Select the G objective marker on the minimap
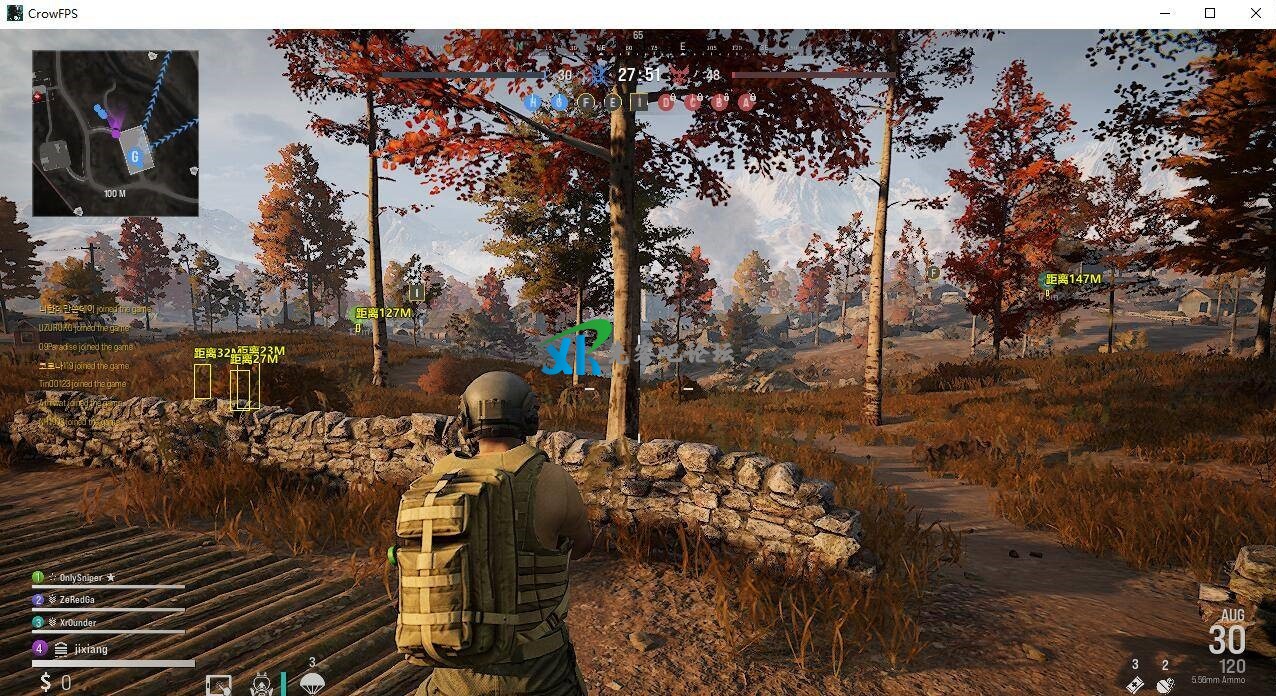This screenshot has width=1276, height=696. point(135,156)
